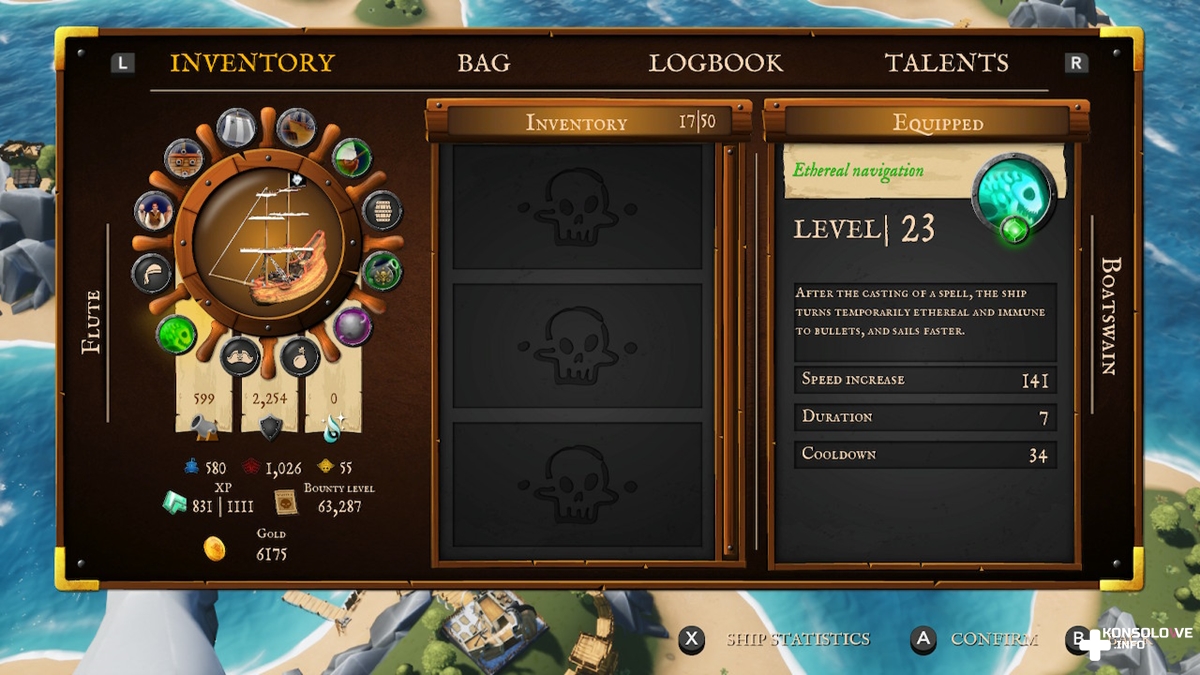Choose the pirate hat and moustache slot

pos(240,356)
